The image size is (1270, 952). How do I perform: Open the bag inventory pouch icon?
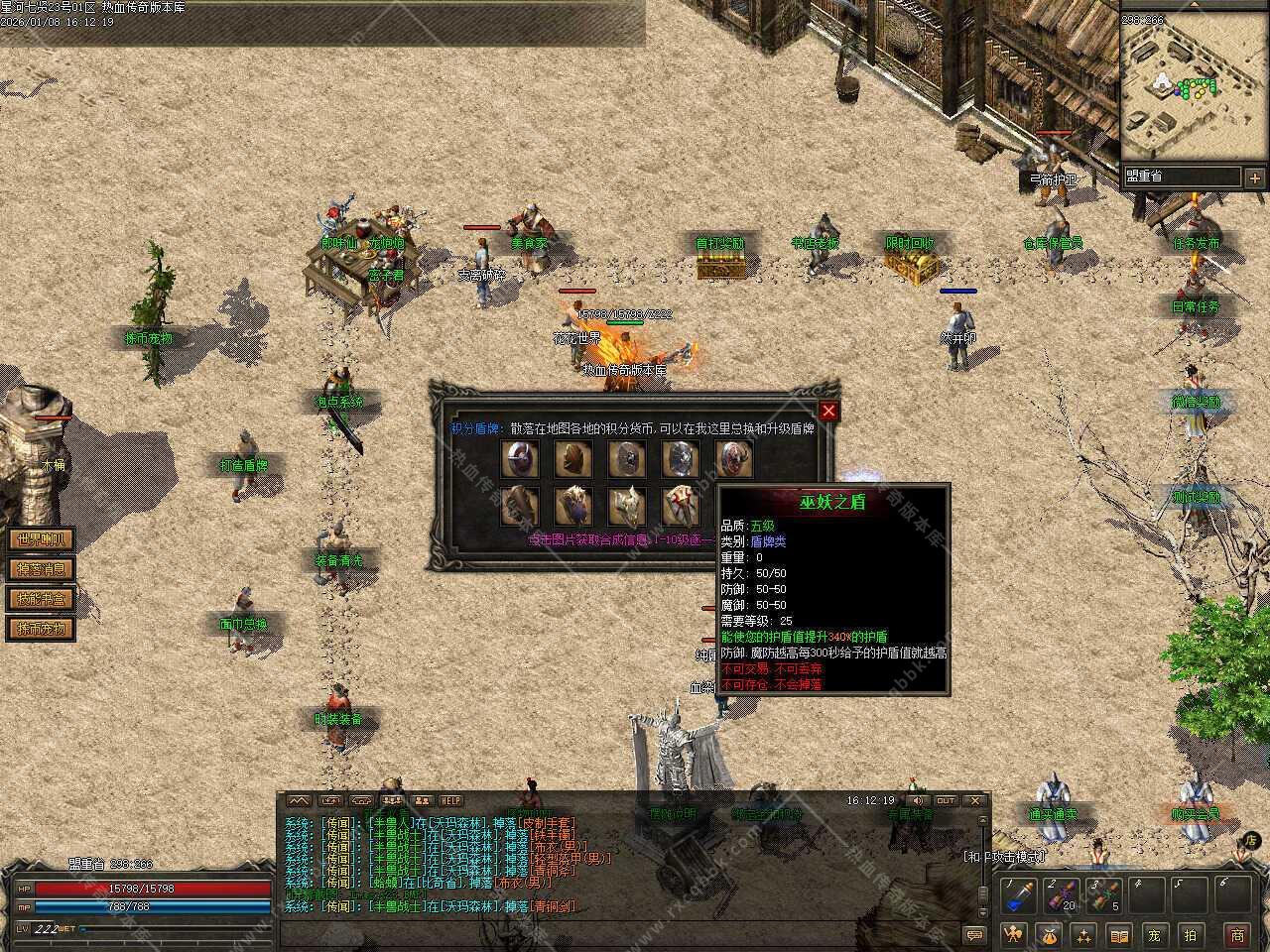(x=1049, y=934)
